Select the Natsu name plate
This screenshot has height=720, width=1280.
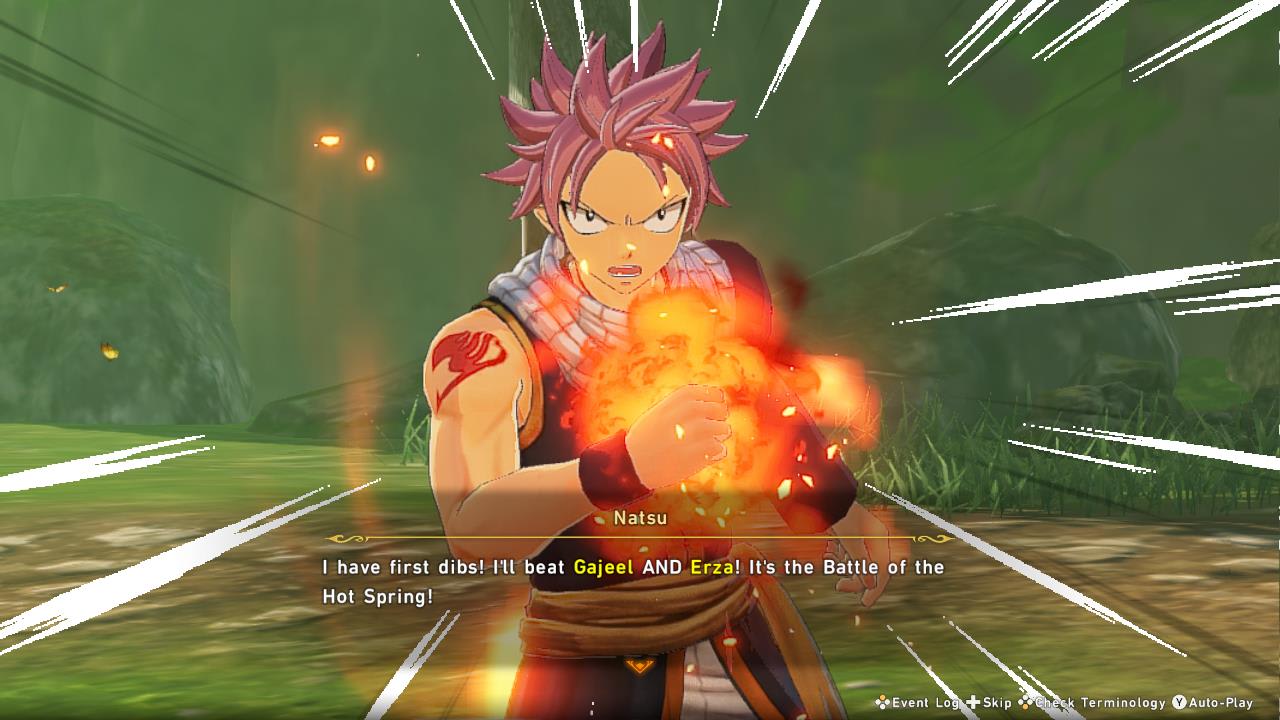click(x=639, y=518)
